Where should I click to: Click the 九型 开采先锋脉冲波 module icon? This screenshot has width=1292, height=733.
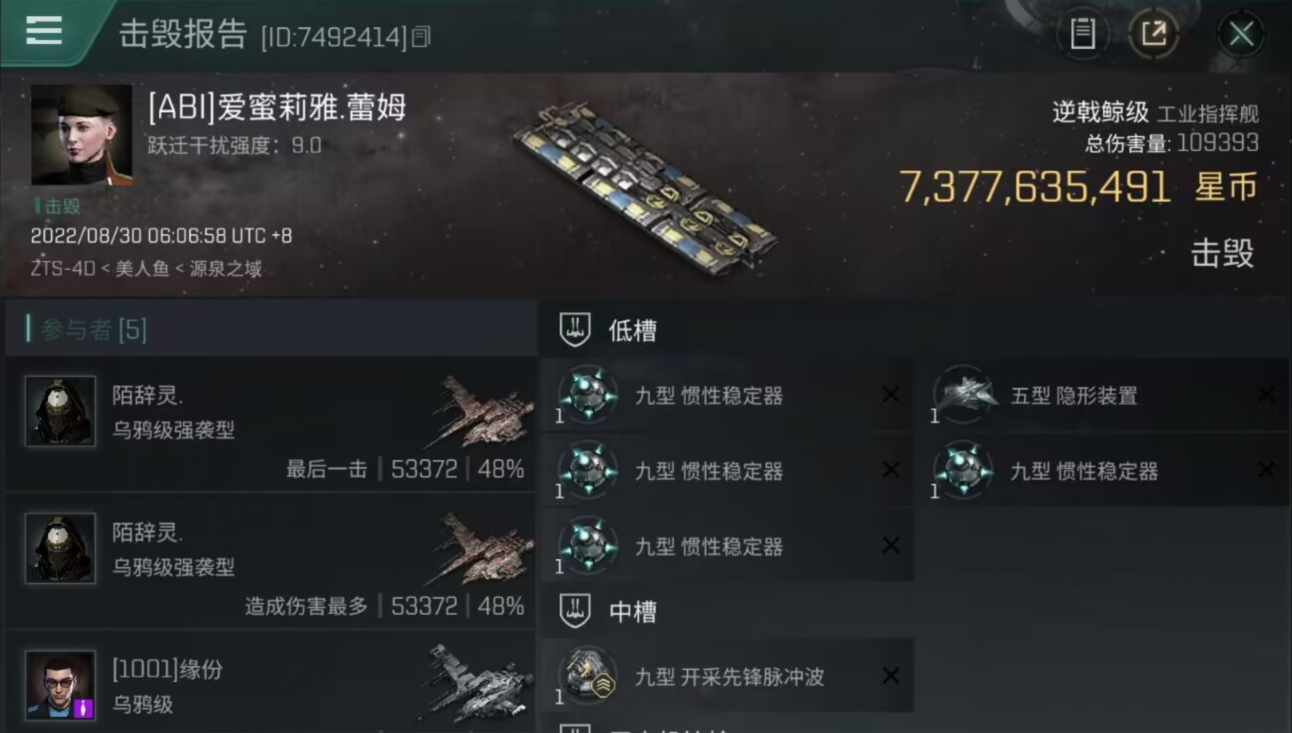(x=589, y=676)
